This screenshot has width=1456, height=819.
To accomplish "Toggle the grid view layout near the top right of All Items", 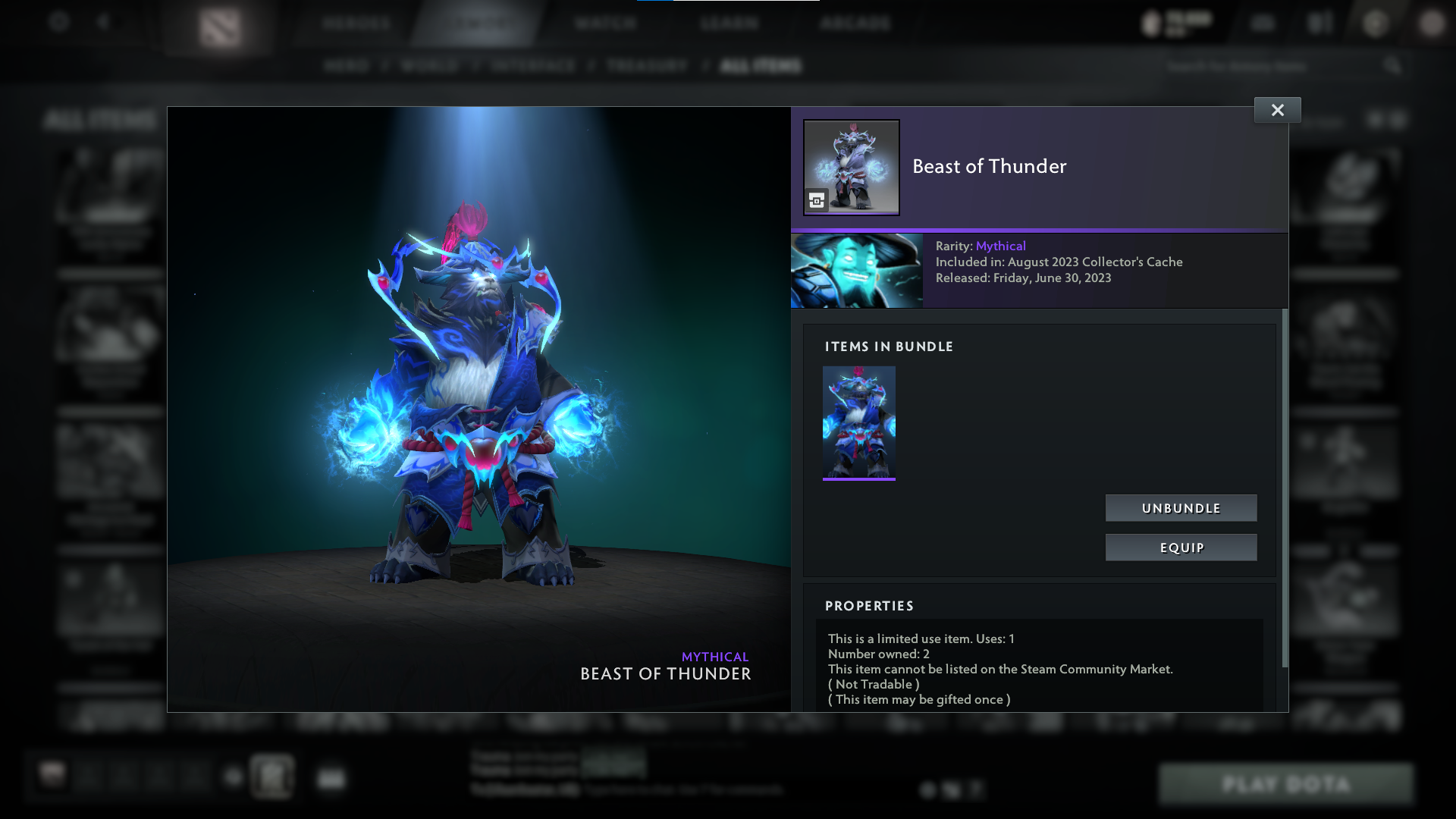I will 1376,121.
